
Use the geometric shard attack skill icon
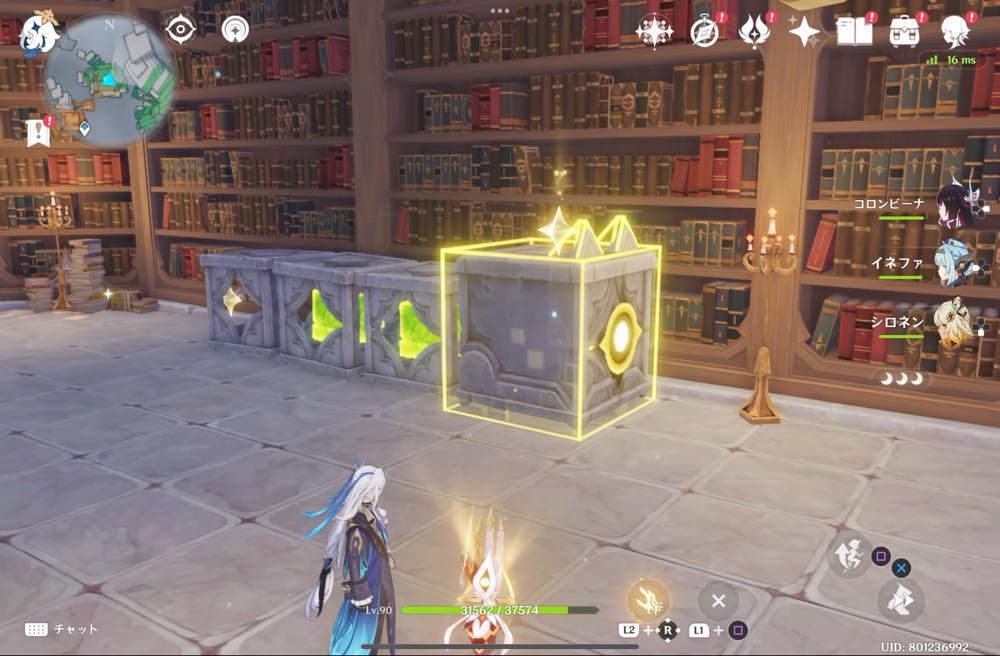[x=901, y=599]
